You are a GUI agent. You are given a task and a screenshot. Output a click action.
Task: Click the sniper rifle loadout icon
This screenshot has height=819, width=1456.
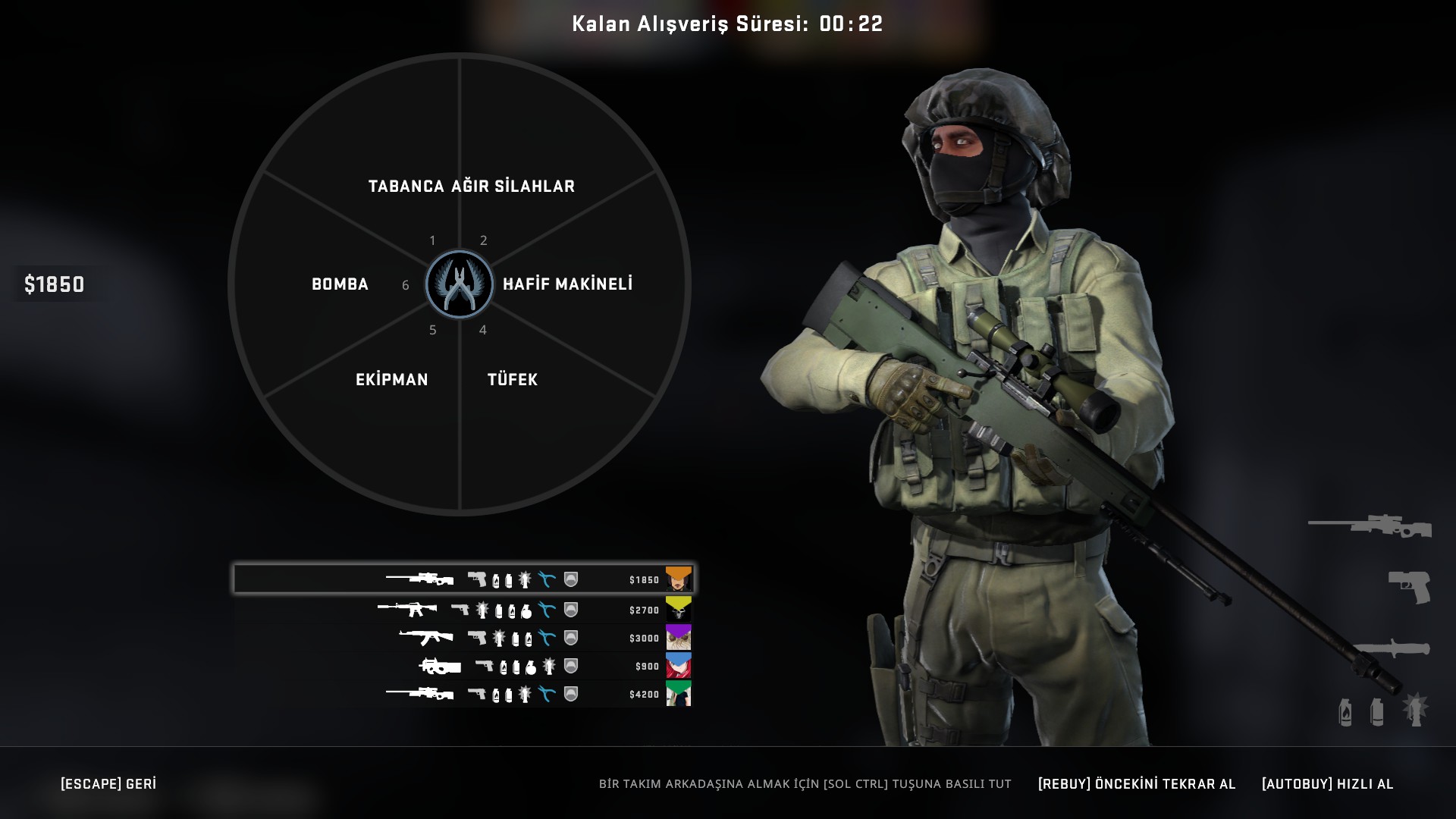coord(1370,526)
